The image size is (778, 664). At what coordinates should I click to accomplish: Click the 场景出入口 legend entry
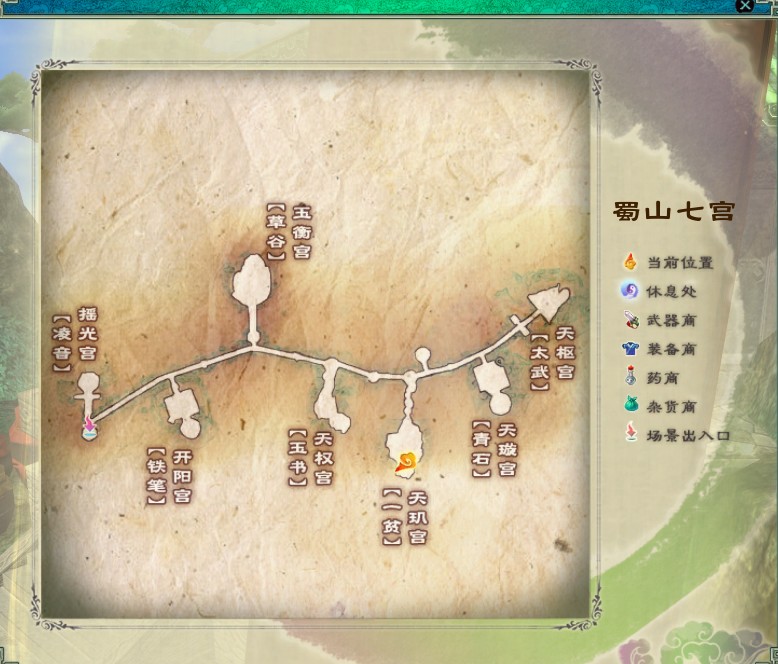click(x=688, y=436)
